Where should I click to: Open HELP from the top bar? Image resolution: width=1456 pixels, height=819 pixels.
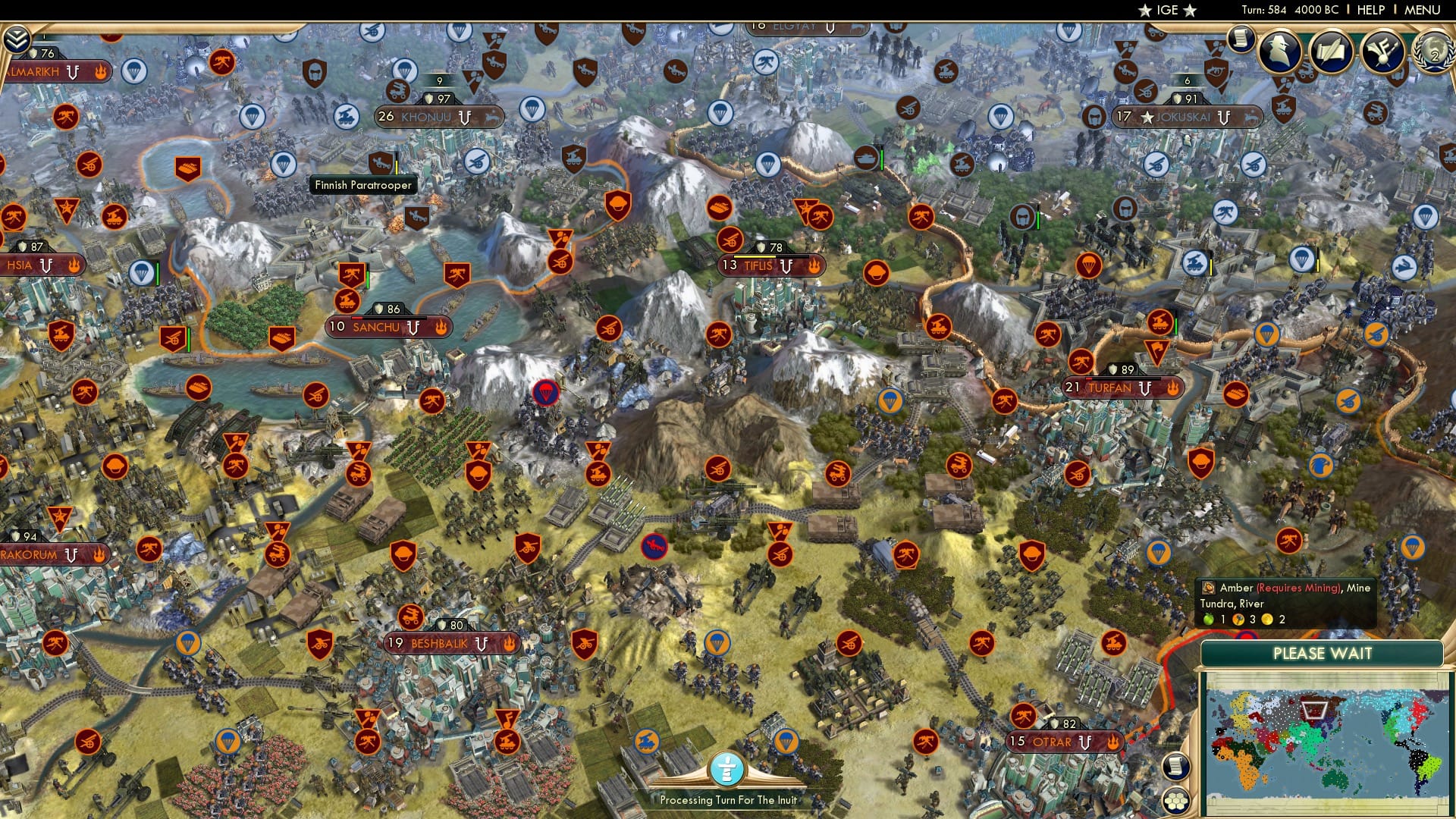pos(1371,10)
